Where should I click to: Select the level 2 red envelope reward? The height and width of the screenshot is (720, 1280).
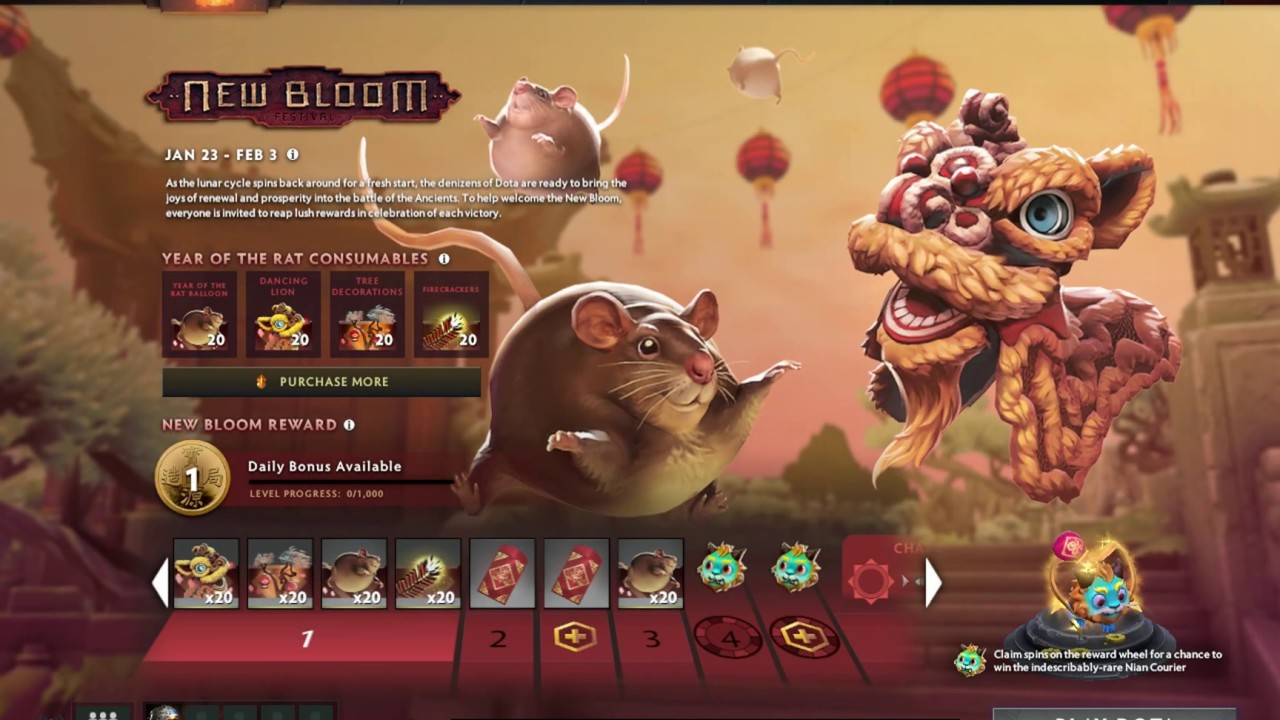point(502,574)
